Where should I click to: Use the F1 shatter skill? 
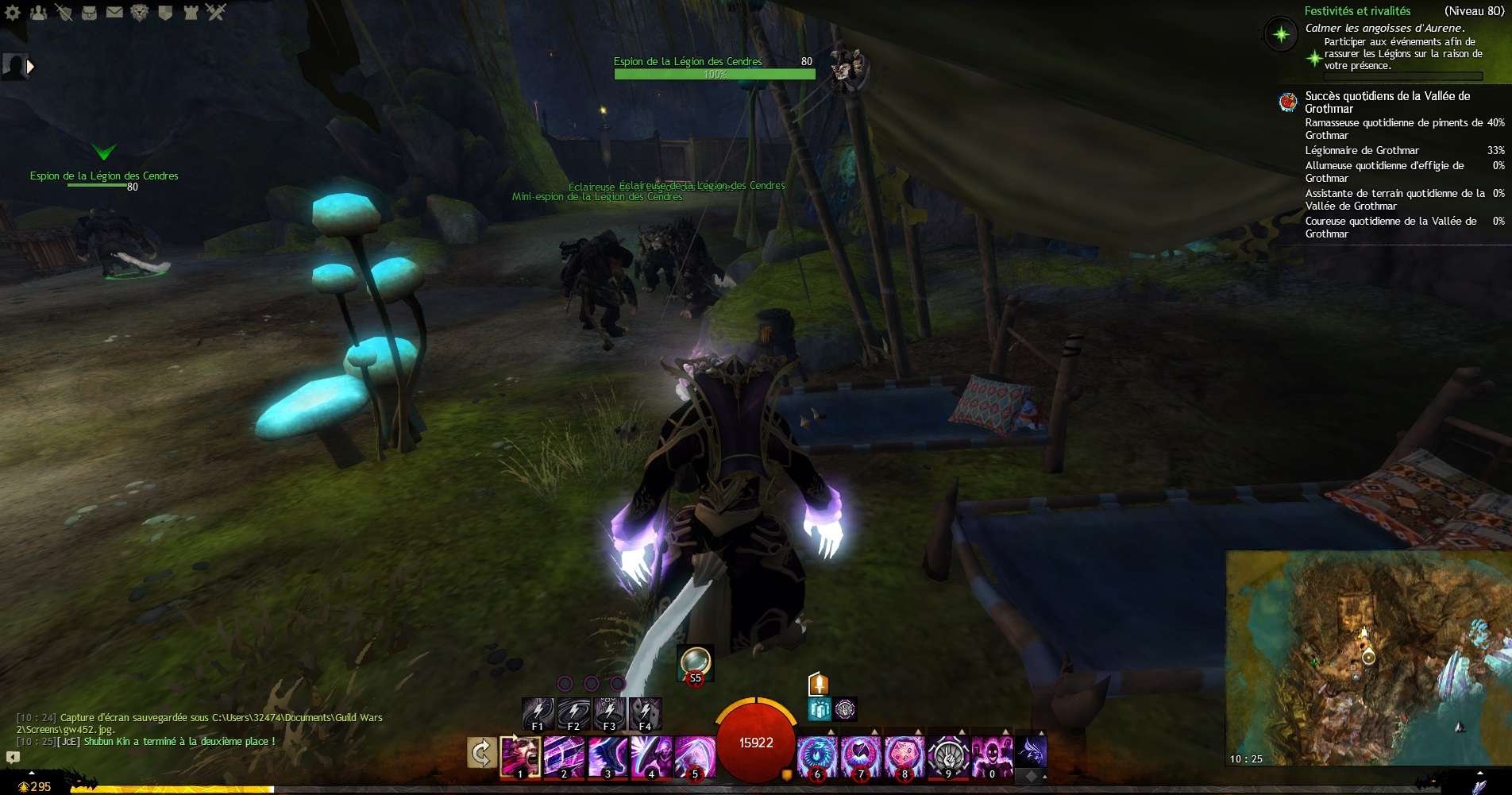[538, 713]
